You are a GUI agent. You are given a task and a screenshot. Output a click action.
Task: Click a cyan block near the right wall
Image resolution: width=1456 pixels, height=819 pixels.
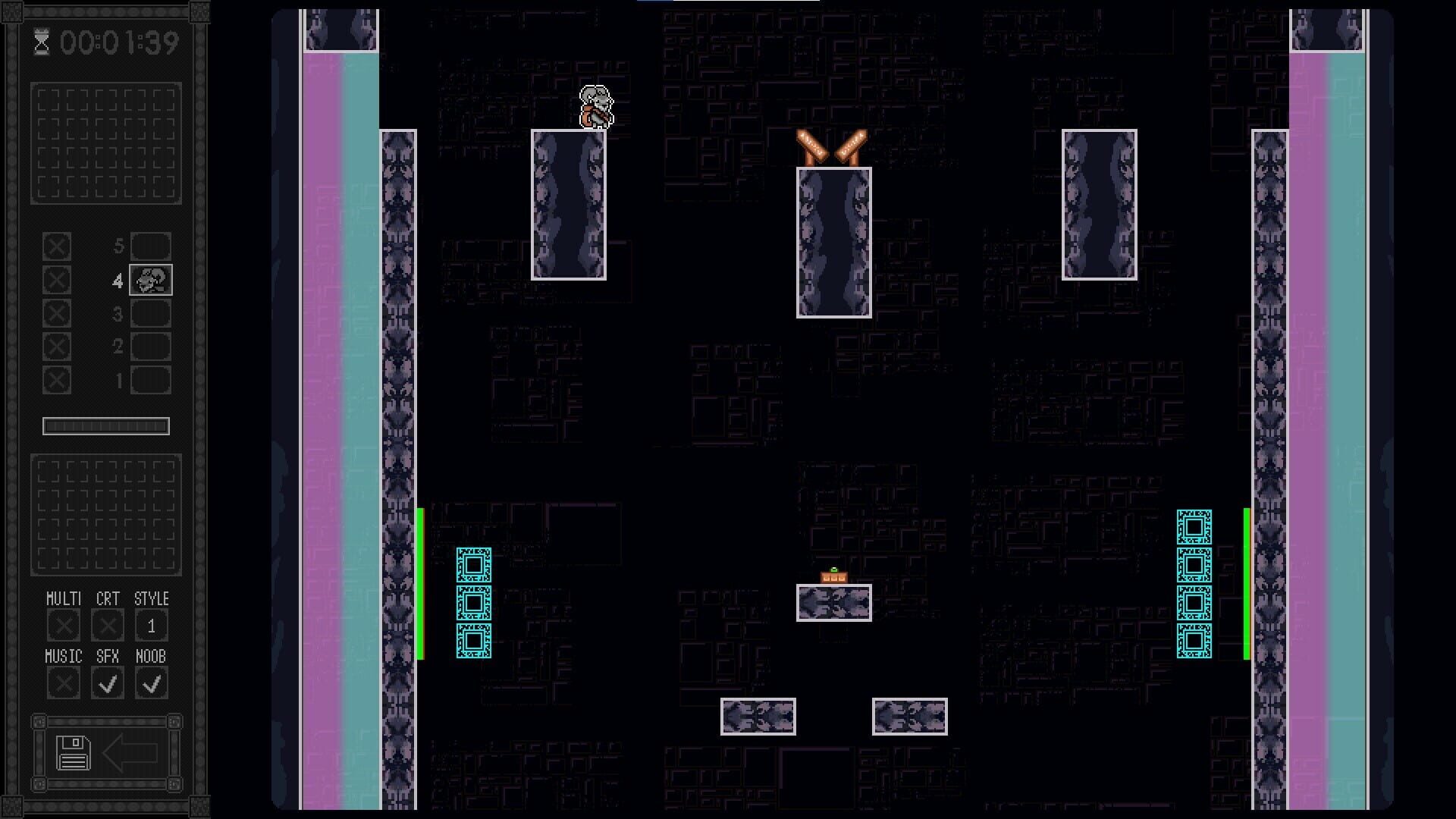pyautogui.click(x=1194, y=565)
